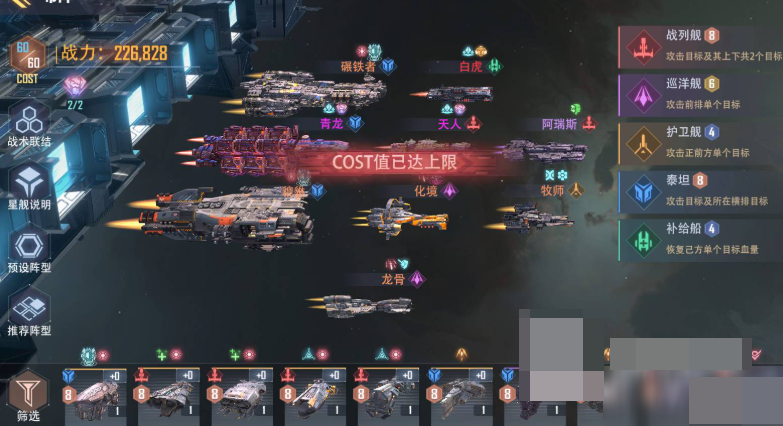This screenshot has height=426, width=783.
Task: Select the 战列舰 battleship class entry
Action: click(x=700, y=46)
